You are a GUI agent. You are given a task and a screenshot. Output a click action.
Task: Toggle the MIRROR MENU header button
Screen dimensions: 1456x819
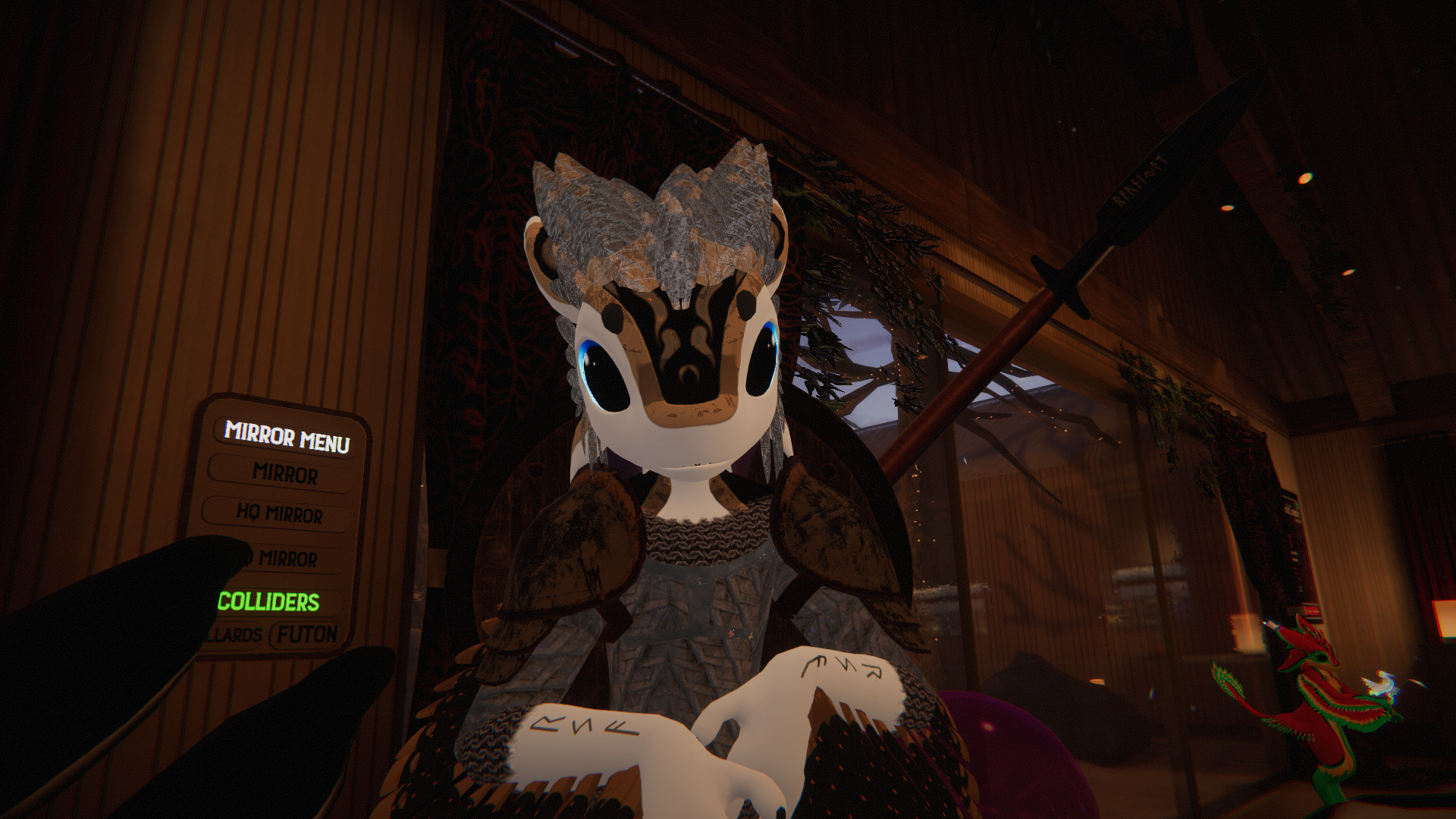[x=287, y=436]
